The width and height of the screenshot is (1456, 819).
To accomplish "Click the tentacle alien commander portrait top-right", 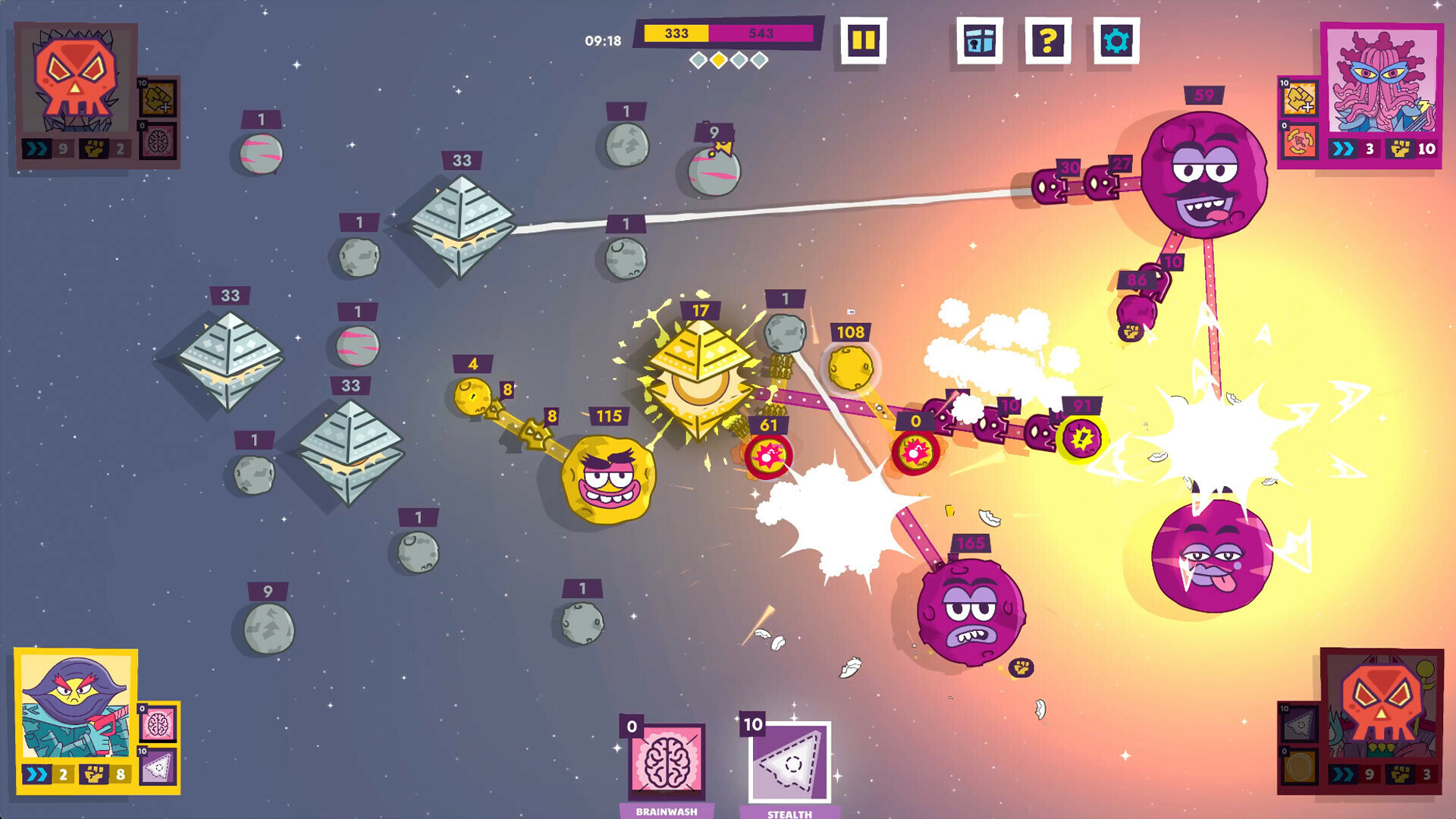I will point(1383,80).
